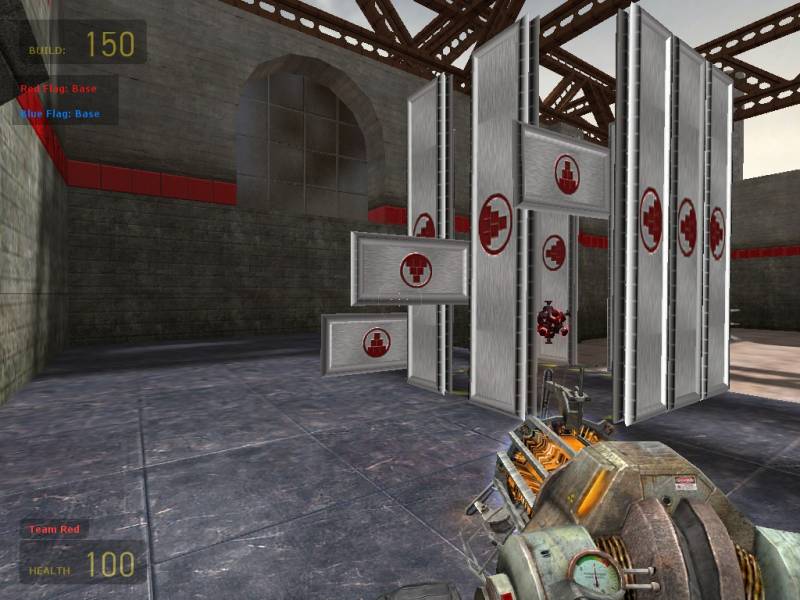800x600 pixels.
Task: Select the Blue Flag status tracker
Action: coord(61,114)
